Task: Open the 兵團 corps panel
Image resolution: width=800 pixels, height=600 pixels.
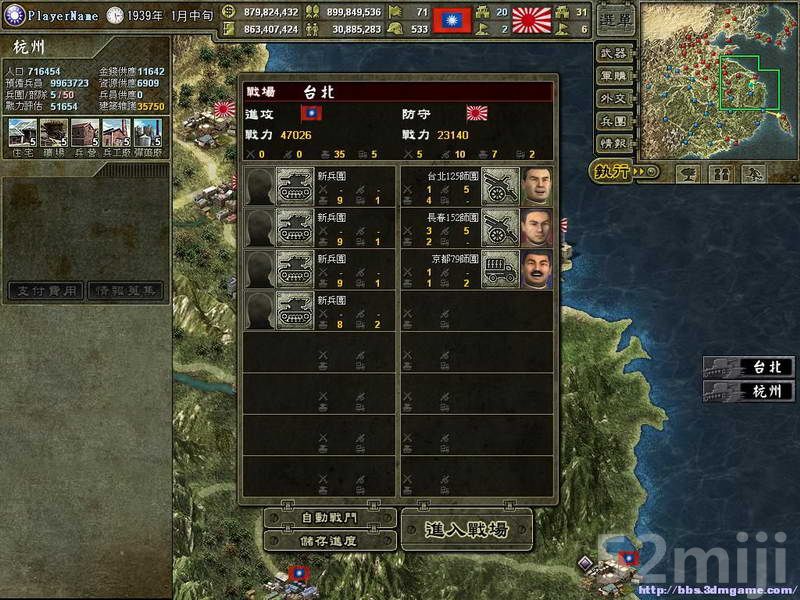Action: (x=615, y=121)
